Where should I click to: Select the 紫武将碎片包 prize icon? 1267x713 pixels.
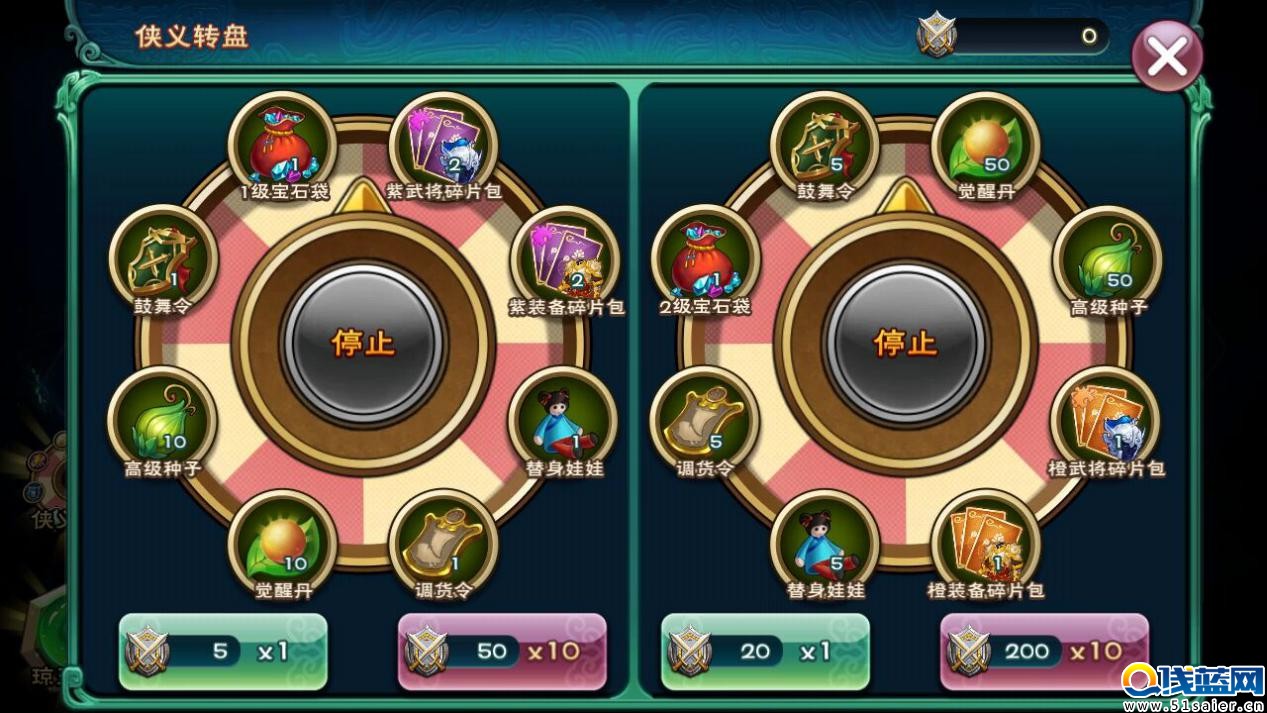click(x=443, y=147)
